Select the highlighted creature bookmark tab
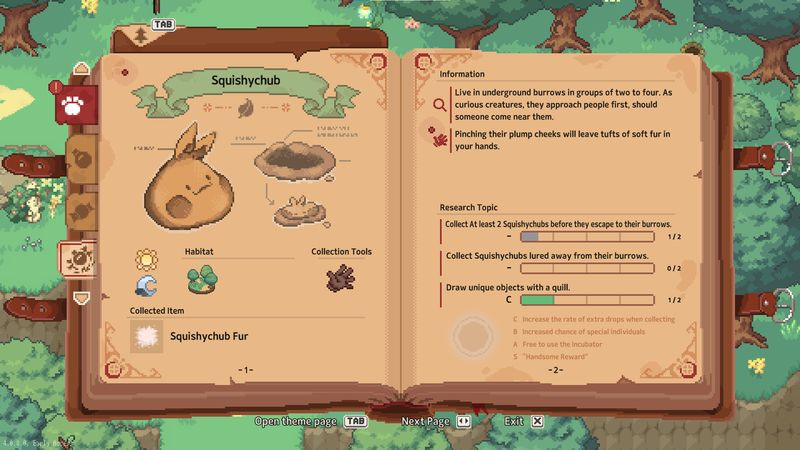Viewport: 800px width, 450px height. tap(78, 259)
